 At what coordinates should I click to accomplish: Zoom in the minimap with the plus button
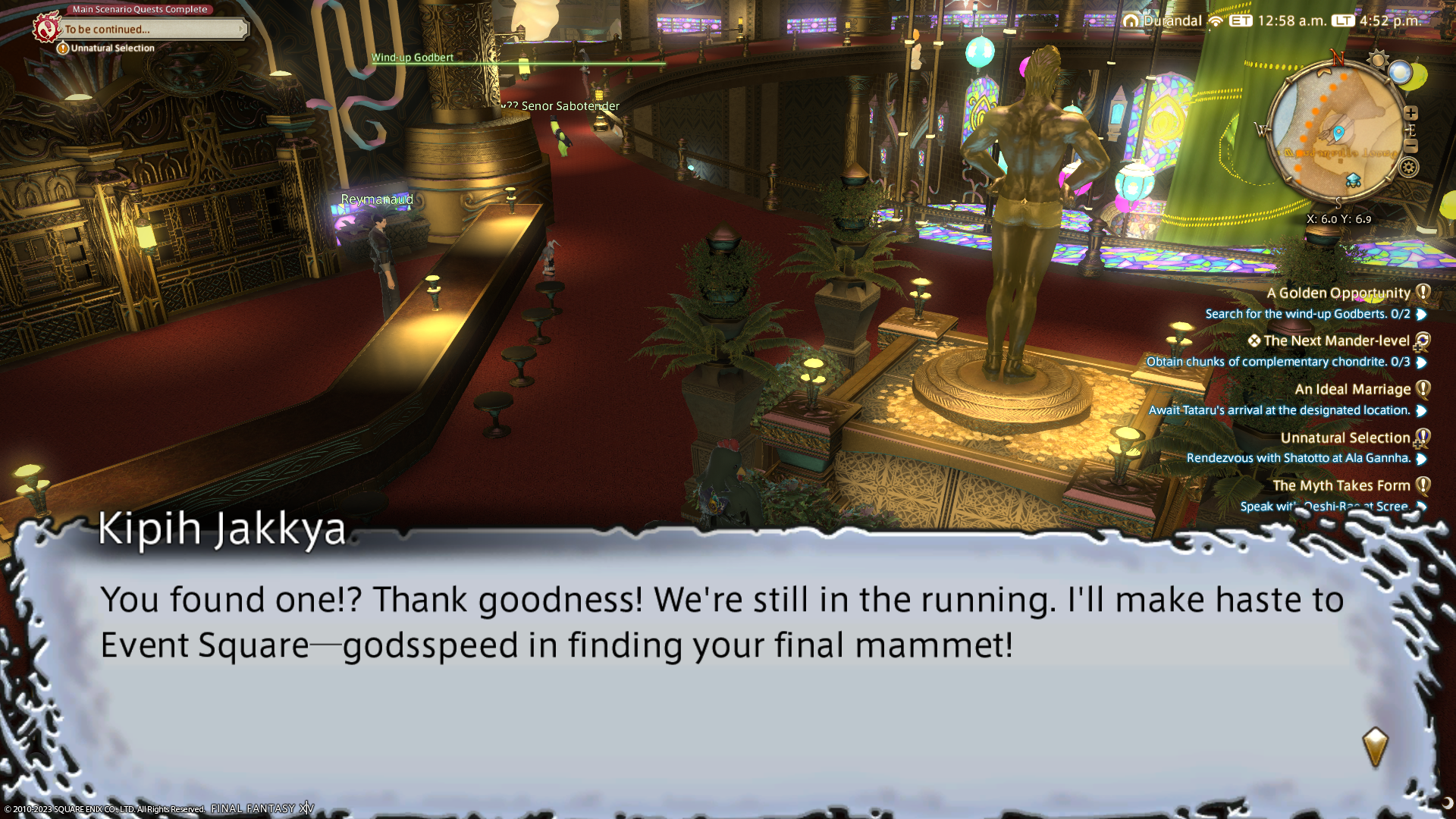coord(1410,113)
